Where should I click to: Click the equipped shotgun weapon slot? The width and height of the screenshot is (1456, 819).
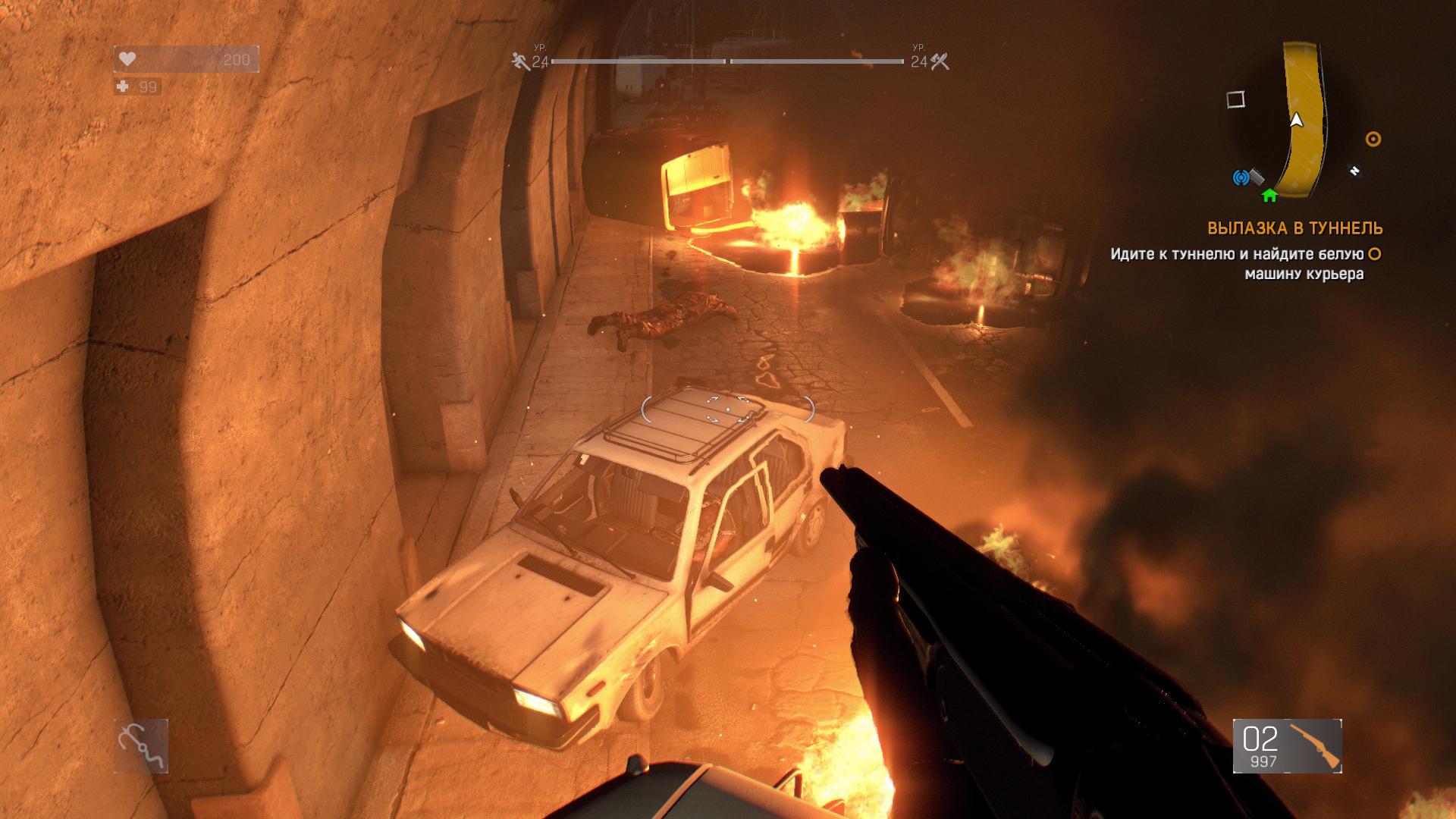click(1287, 746)
